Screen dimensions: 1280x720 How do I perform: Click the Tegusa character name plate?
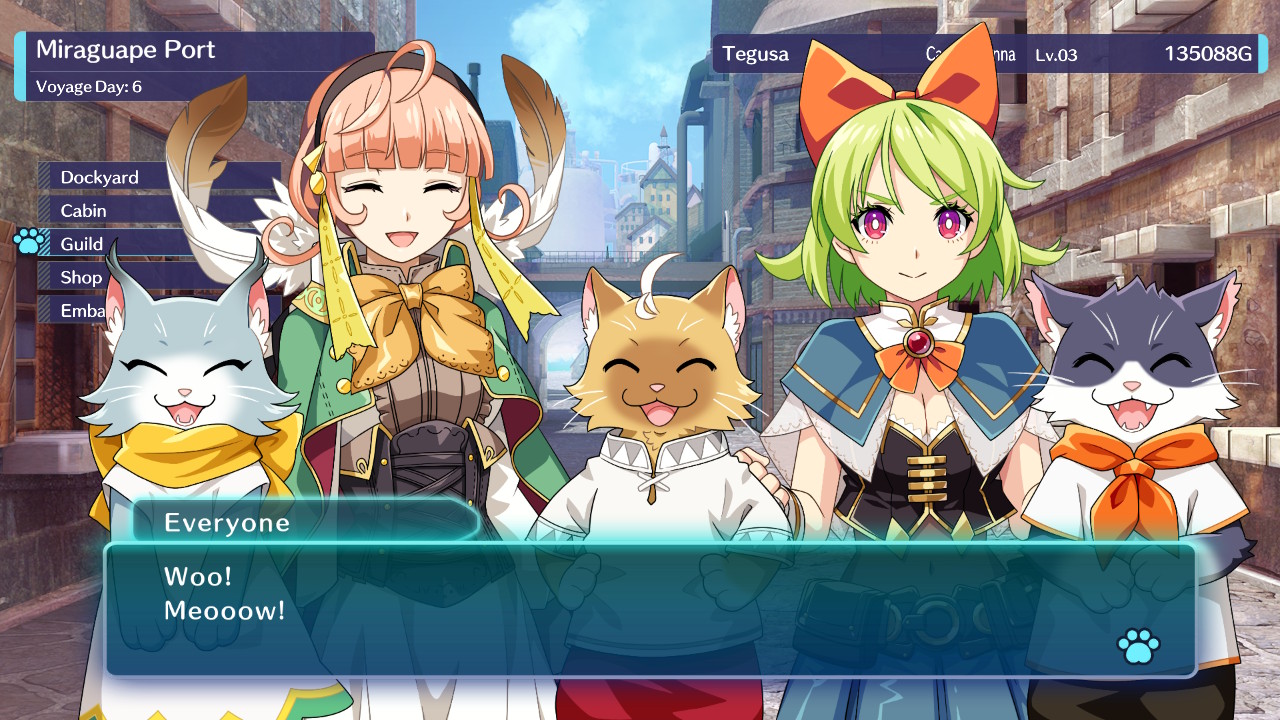(755, 54)
